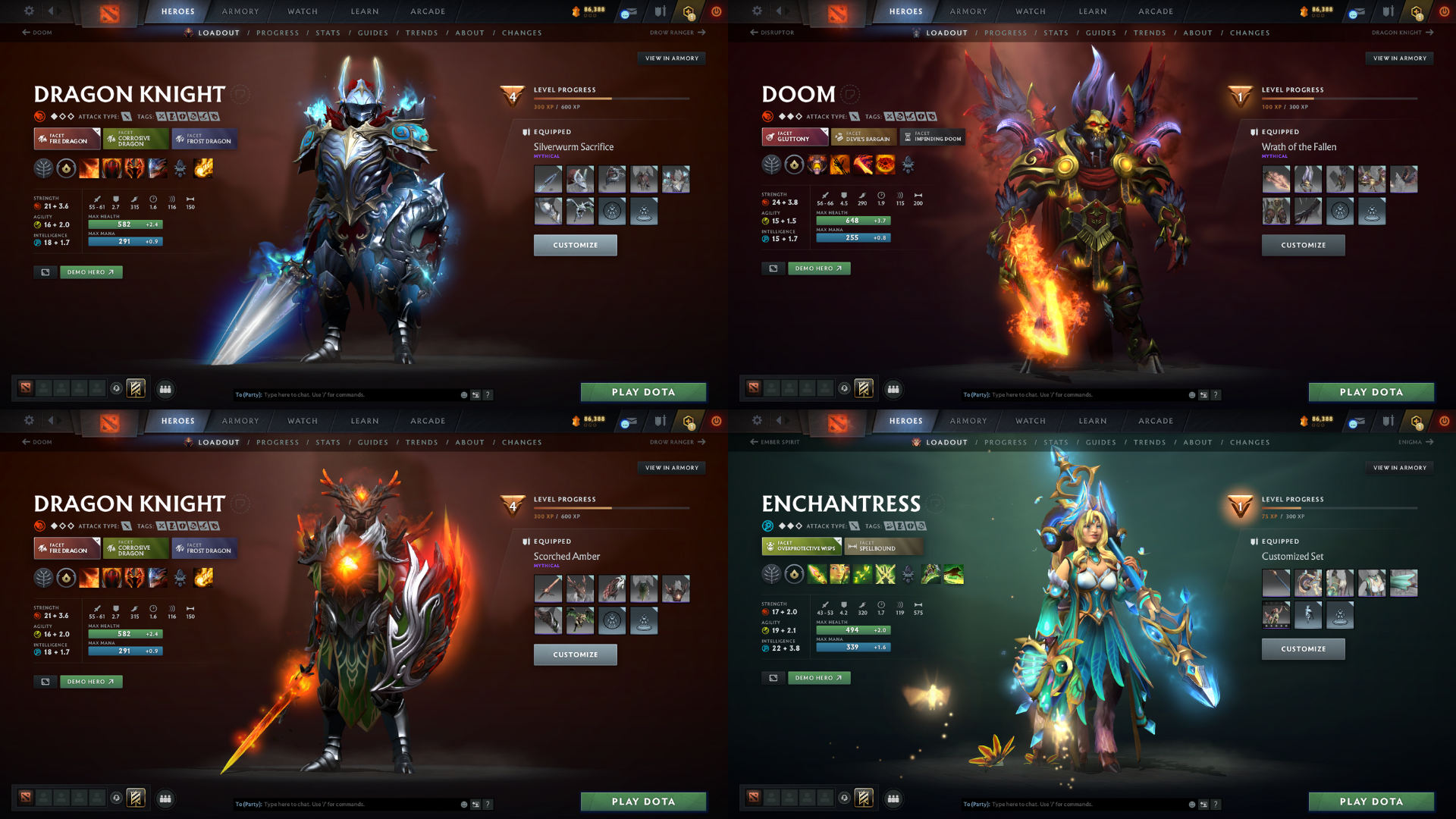Click the Scorched Amber set weapon thumbnail
This screenshot has height=819, width=1456.
(548, 588)
